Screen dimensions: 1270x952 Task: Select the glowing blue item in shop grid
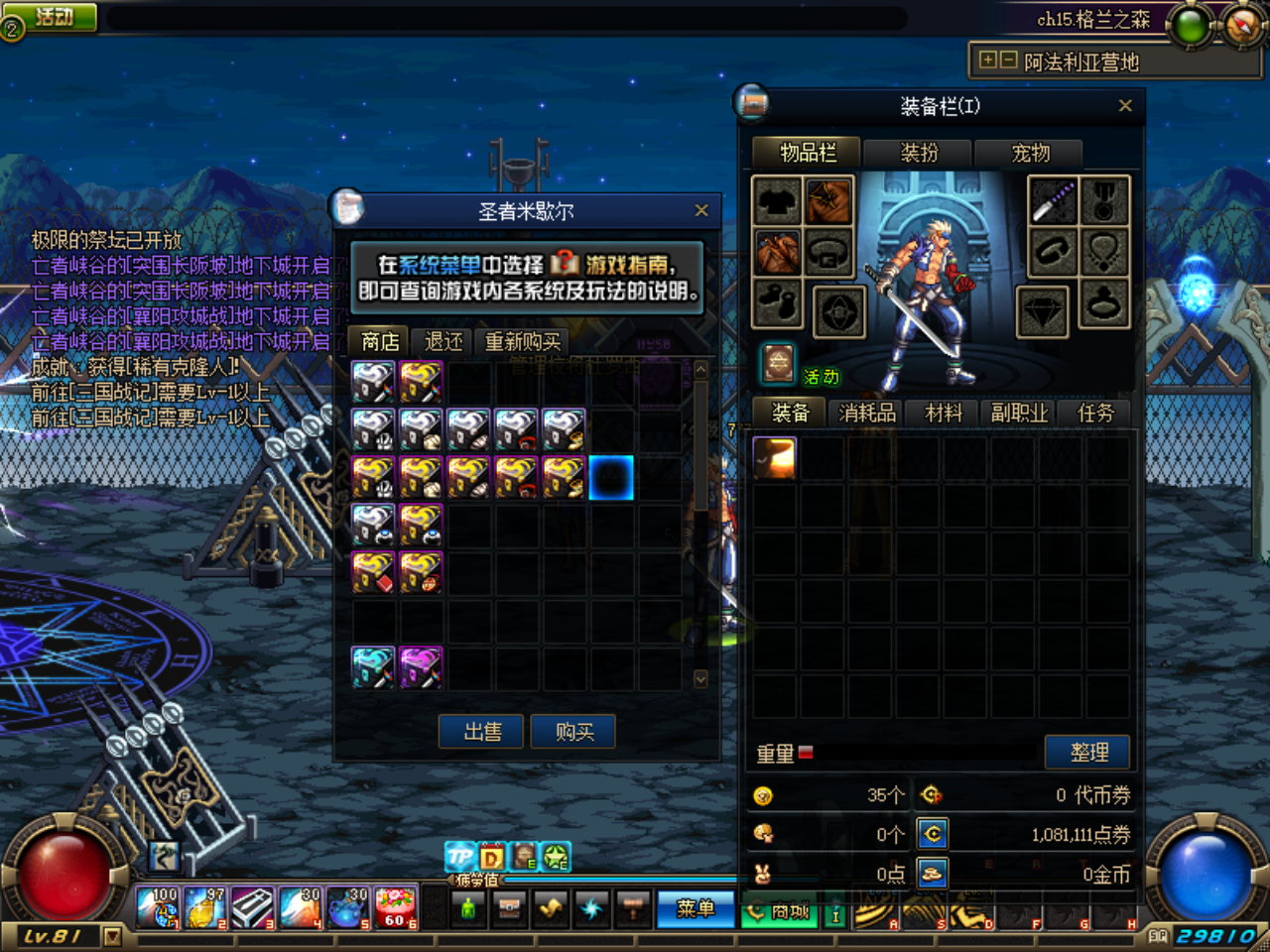(x=612, y=477)
